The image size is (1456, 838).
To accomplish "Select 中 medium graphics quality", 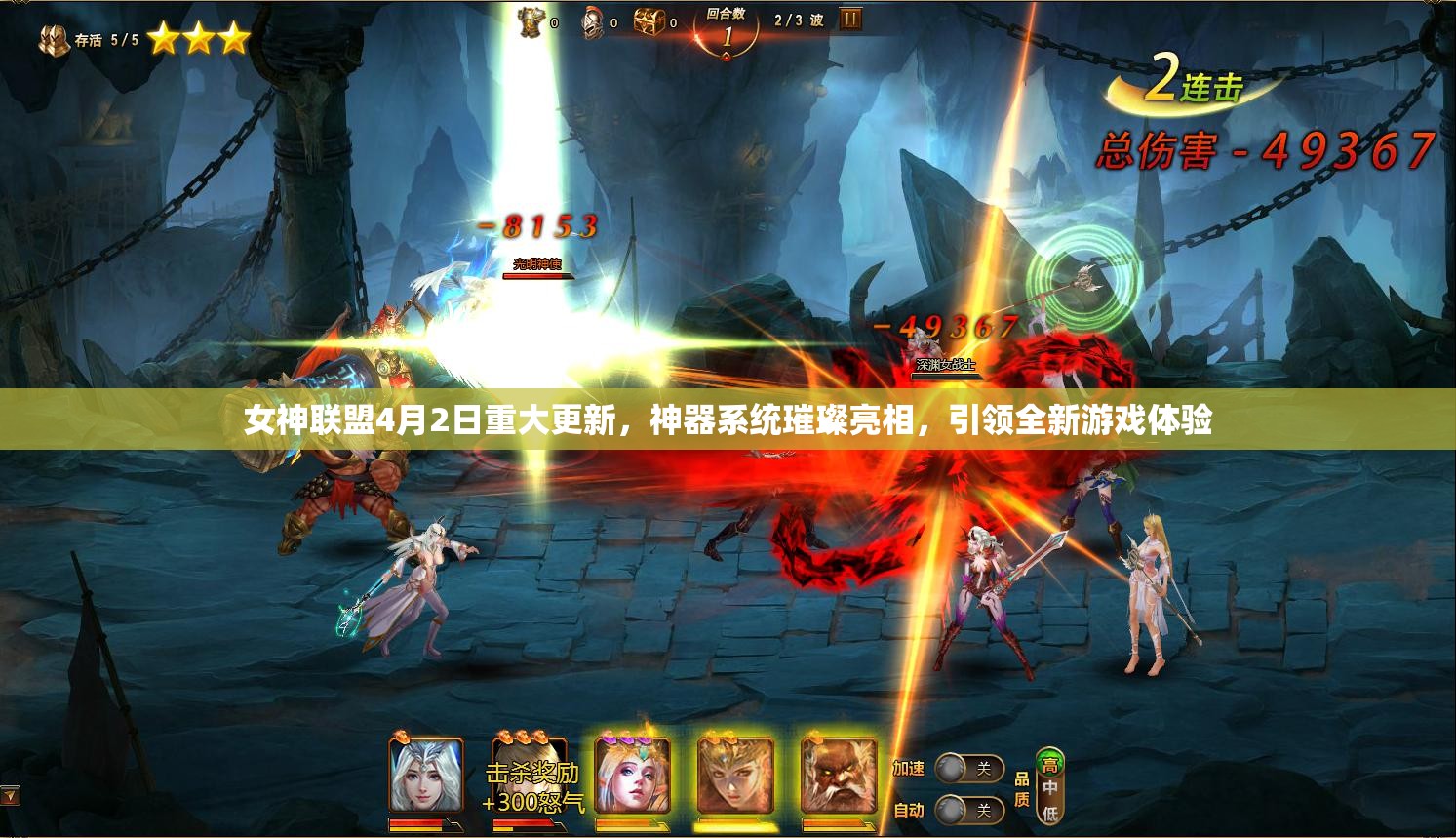I will pyautogui.click(x=1048, y=786).
